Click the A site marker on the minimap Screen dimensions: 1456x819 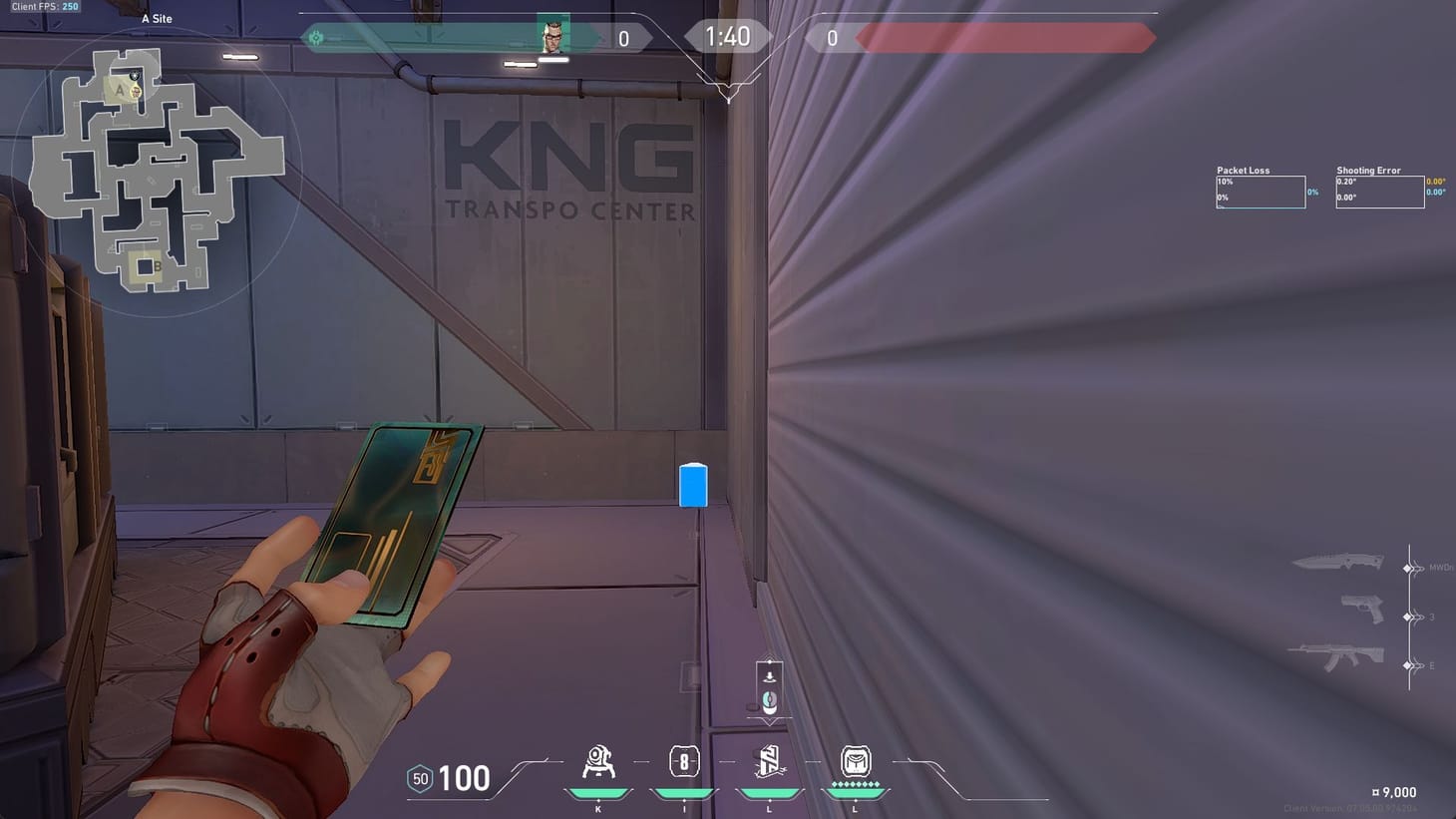[120, 91]
